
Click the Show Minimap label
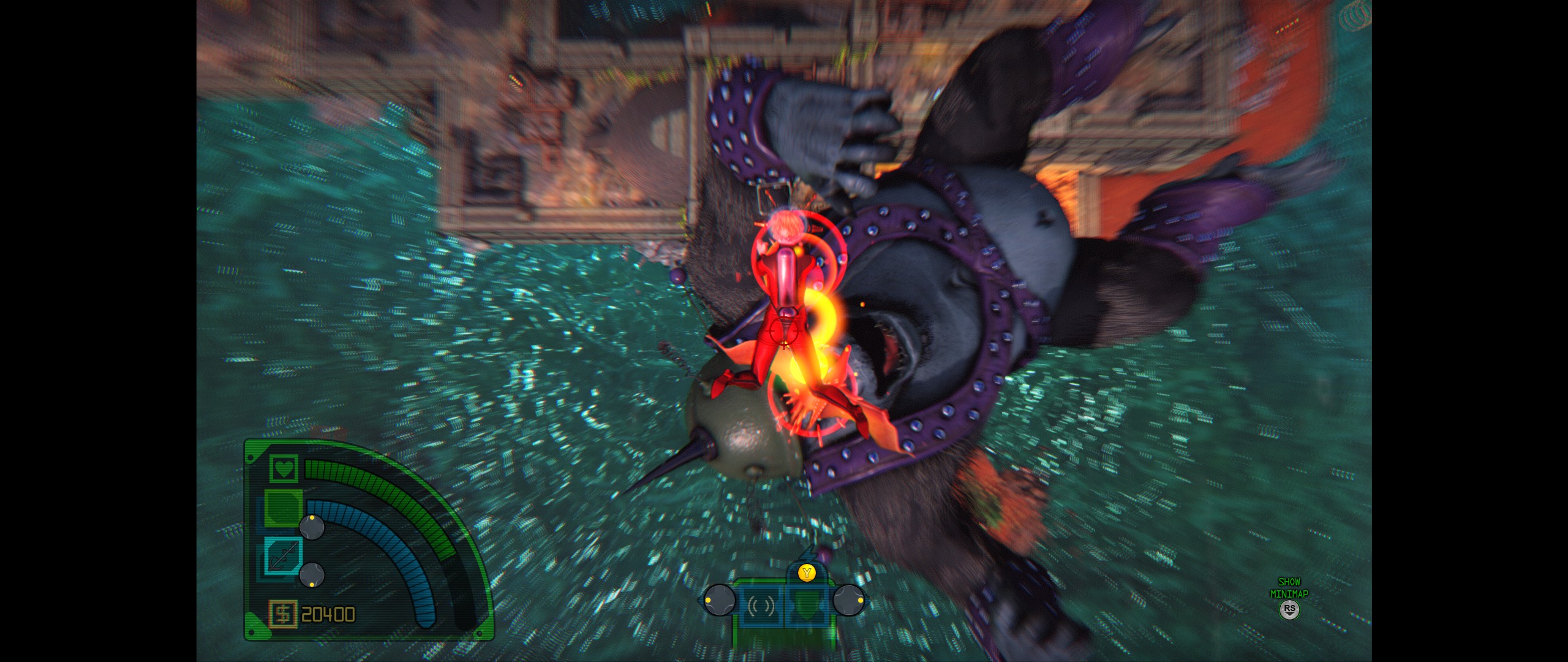pos(1289,588)
